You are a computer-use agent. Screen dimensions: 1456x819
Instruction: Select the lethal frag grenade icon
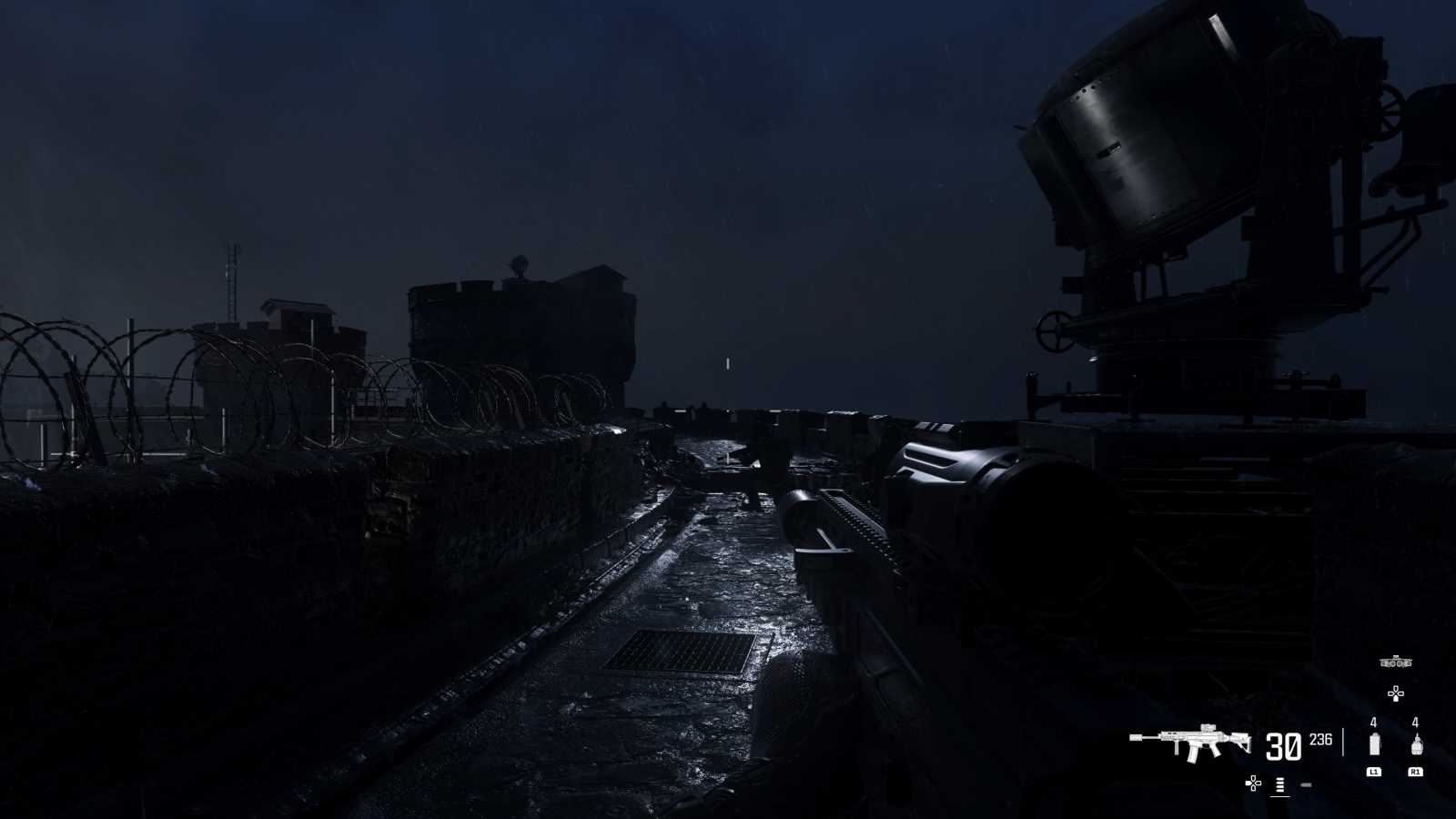(x=1418, y=743)
